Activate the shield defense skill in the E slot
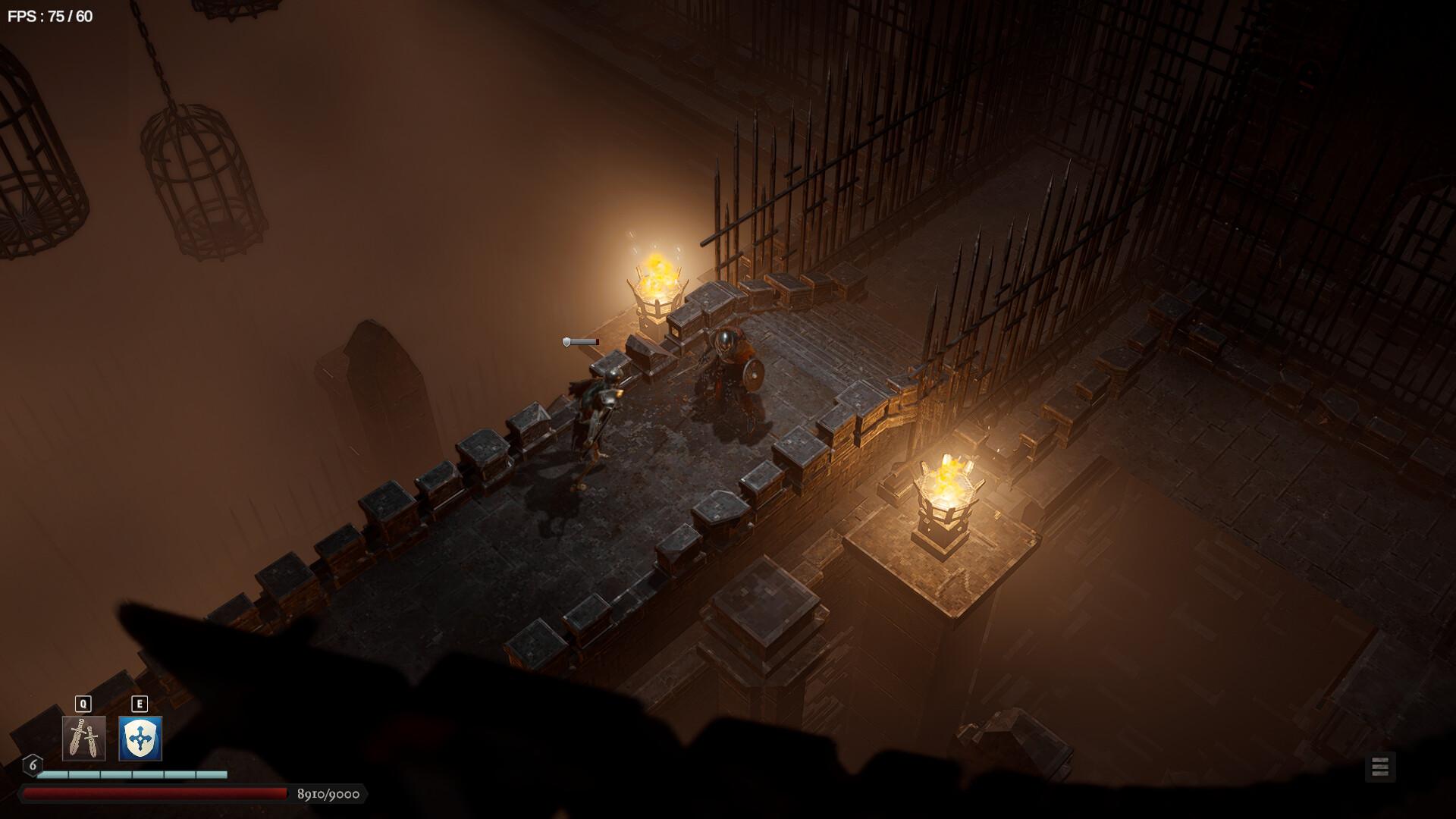 click(139, 737)
